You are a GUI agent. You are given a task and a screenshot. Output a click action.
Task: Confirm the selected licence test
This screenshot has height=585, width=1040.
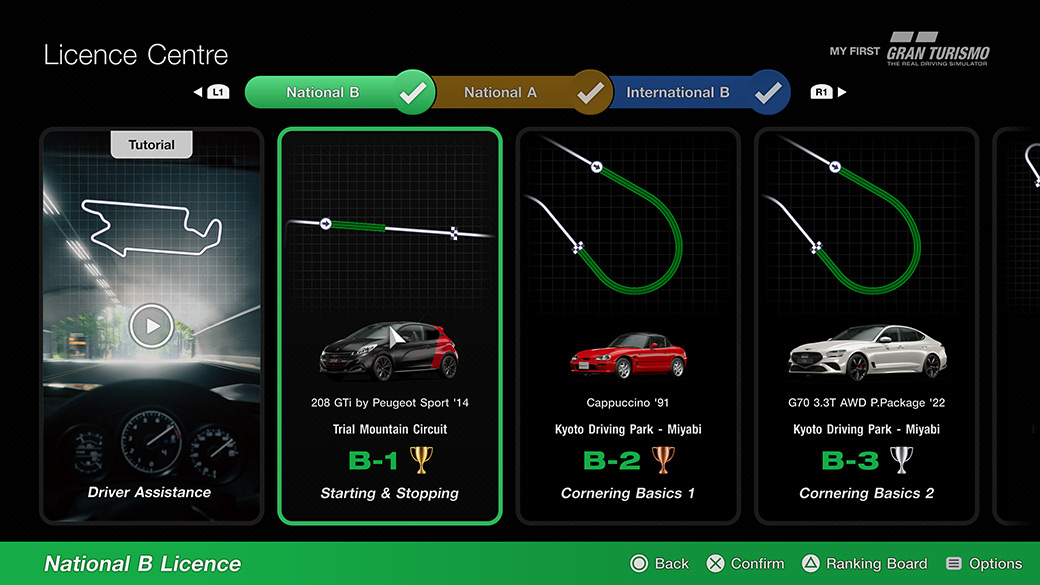coord(745,564)
